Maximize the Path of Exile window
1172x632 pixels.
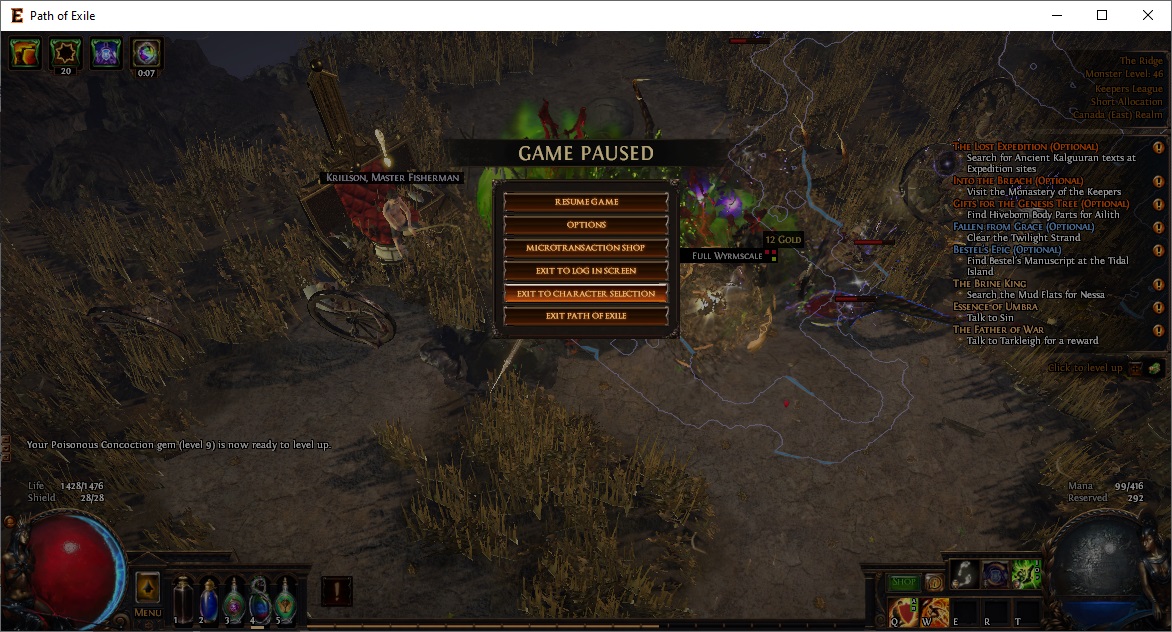click(x=1102, y=15)
